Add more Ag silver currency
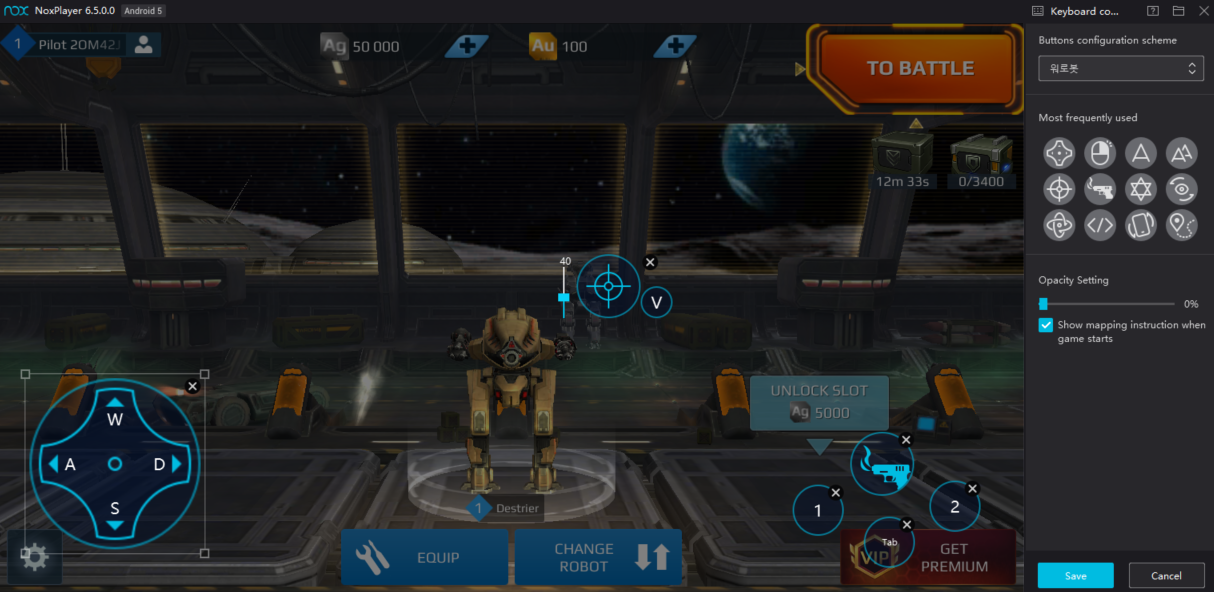This screenshot has width=1214, height=592. pos(467,46)
